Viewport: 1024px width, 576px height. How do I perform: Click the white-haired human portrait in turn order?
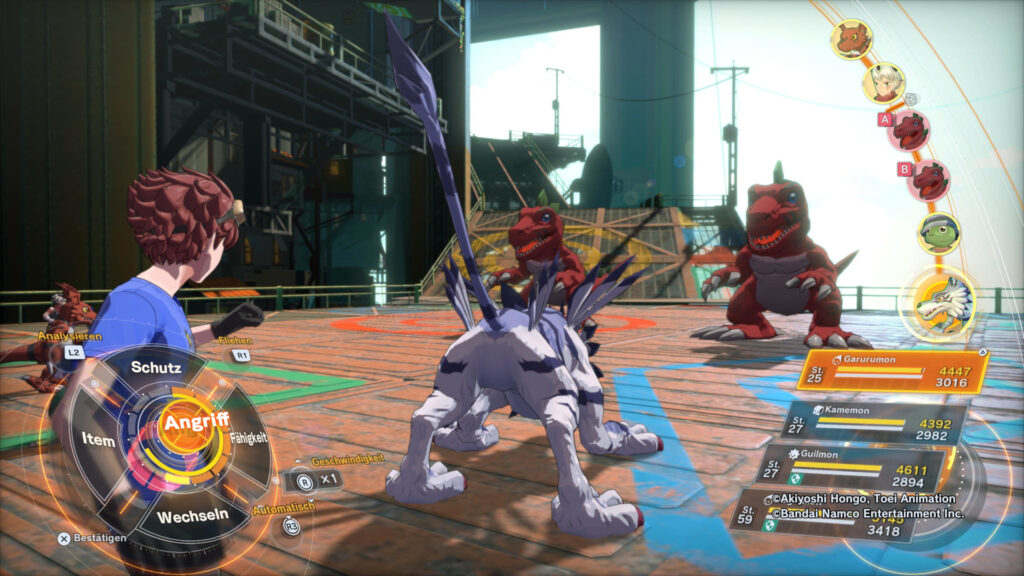[884, 83]
